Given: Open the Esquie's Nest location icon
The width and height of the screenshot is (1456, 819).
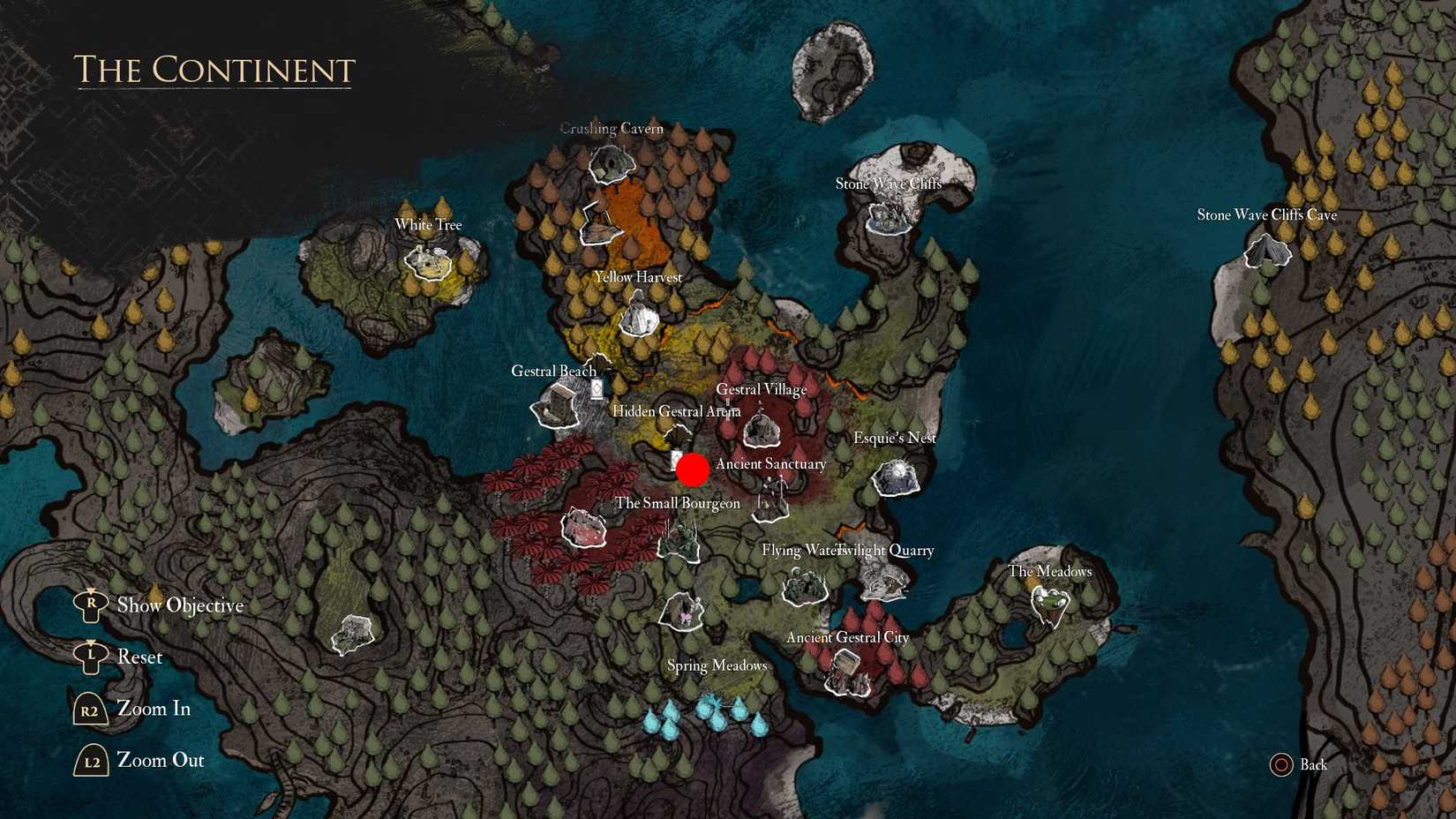Looking at the screenshot, I should tap(896, 479).
